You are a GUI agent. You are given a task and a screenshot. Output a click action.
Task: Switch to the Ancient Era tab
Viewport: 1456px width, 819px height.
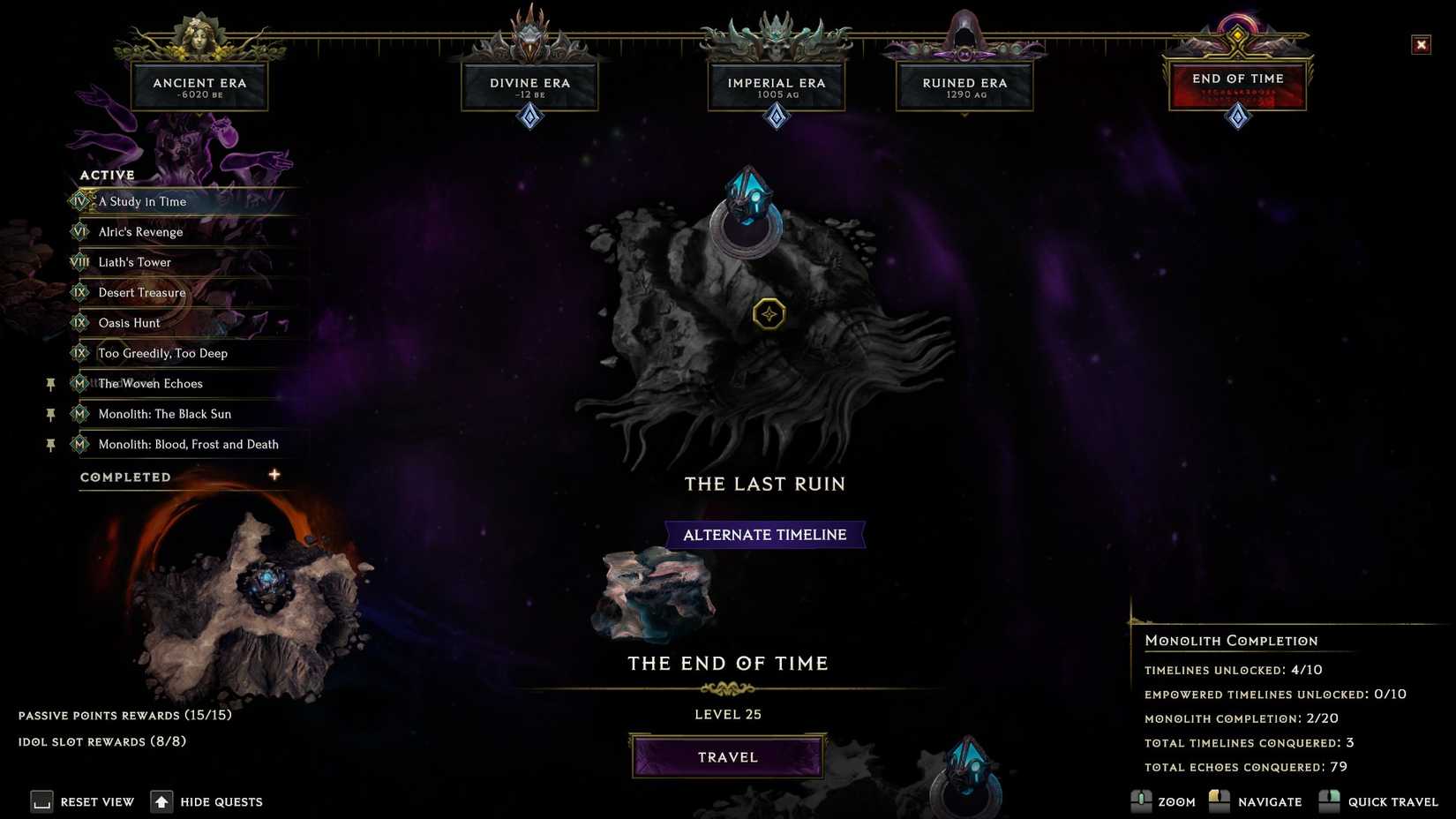tap(200, 85)
